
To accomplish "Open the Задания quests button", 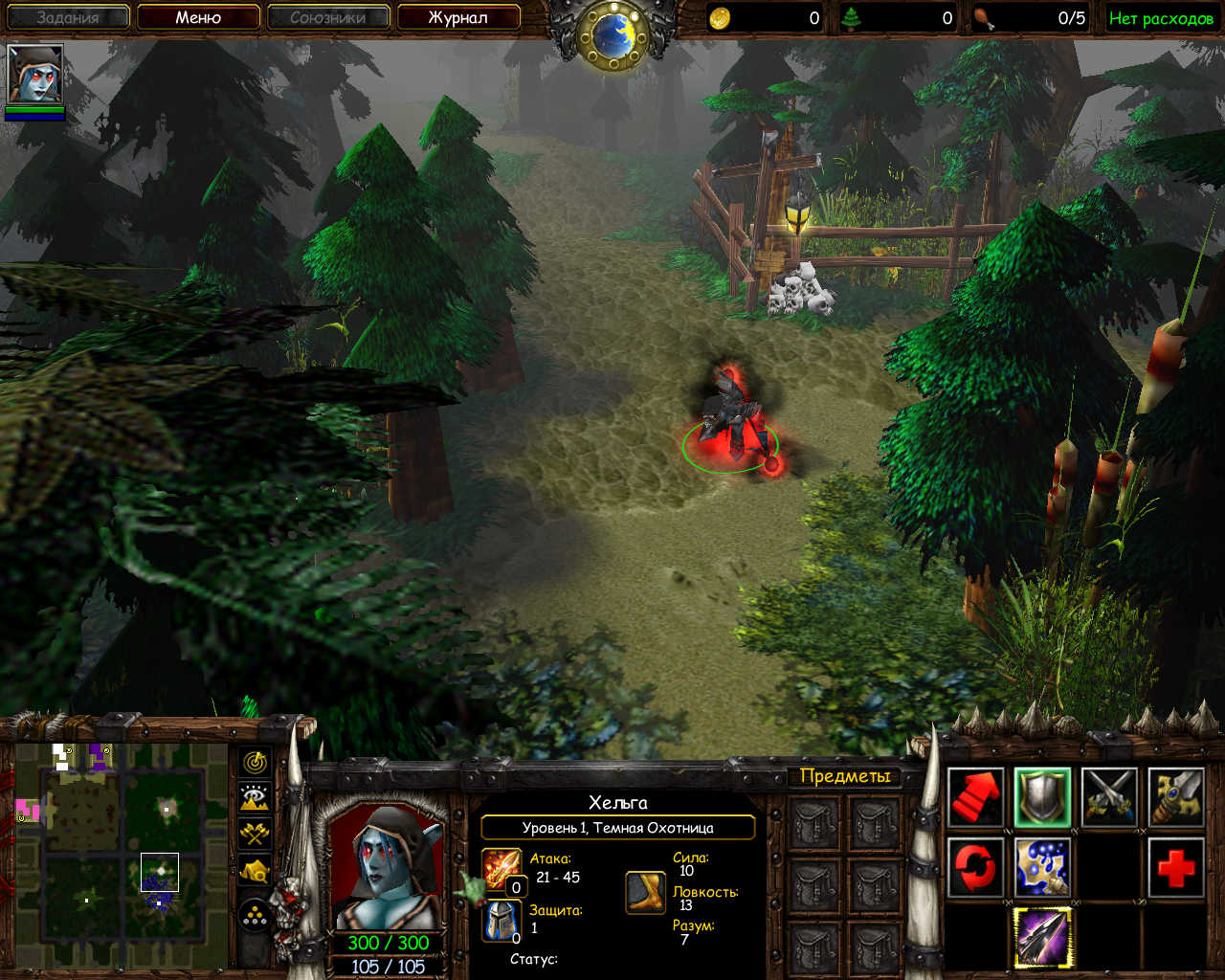I will tap(68, 17).
